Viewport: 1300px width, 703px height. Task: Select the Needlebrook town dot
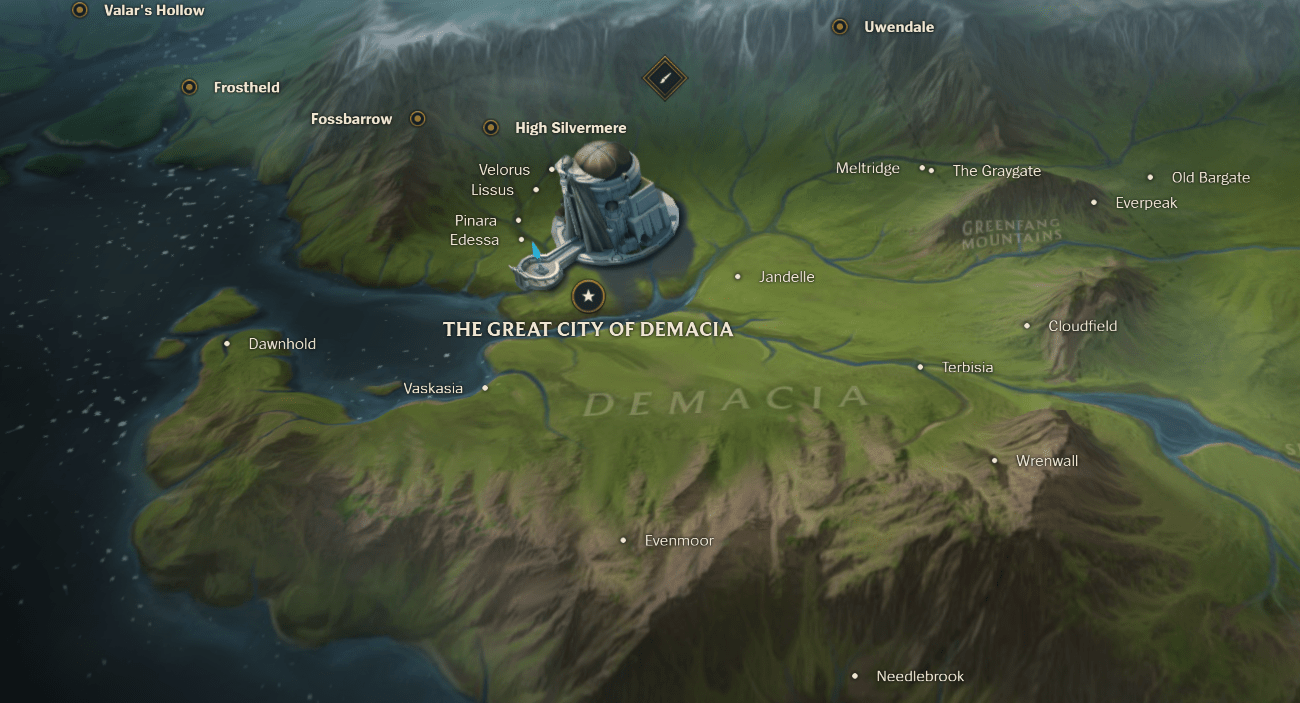(855, 676)
